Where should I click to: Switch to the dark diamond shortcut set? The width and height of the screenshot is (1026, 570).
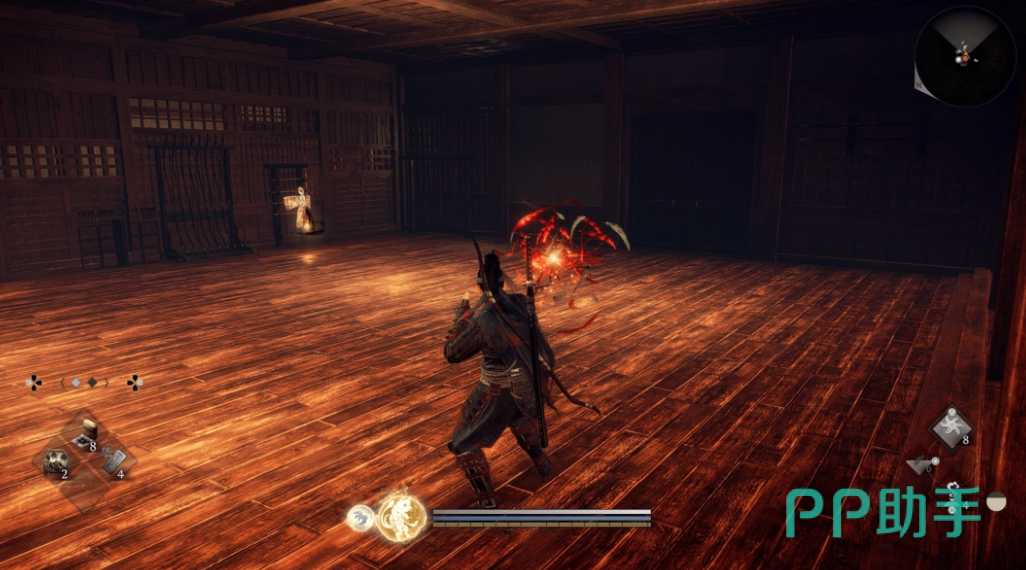tap(92, 382)
